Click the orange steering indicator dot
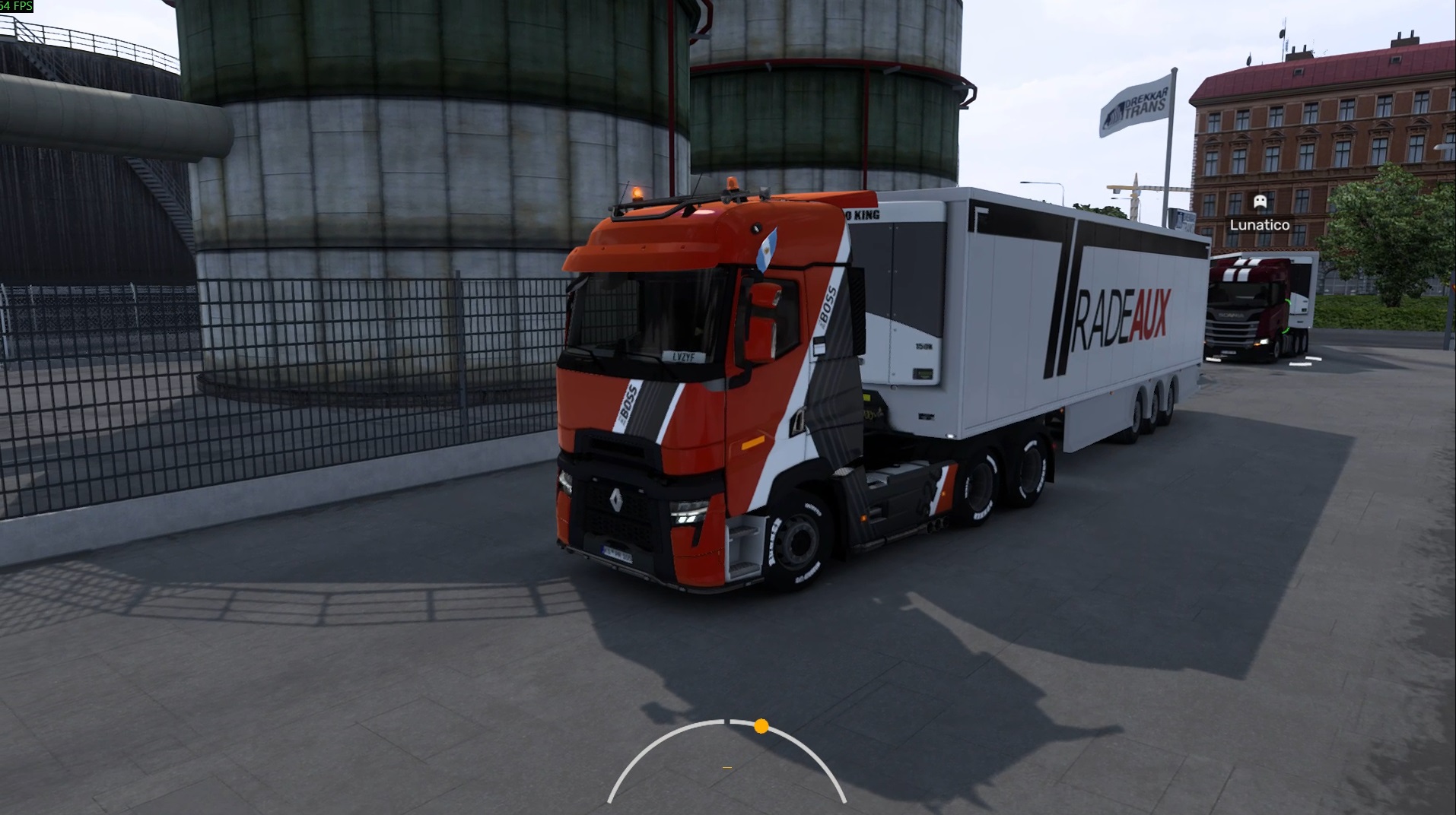1456x815 pixels. tap(761, 726)
